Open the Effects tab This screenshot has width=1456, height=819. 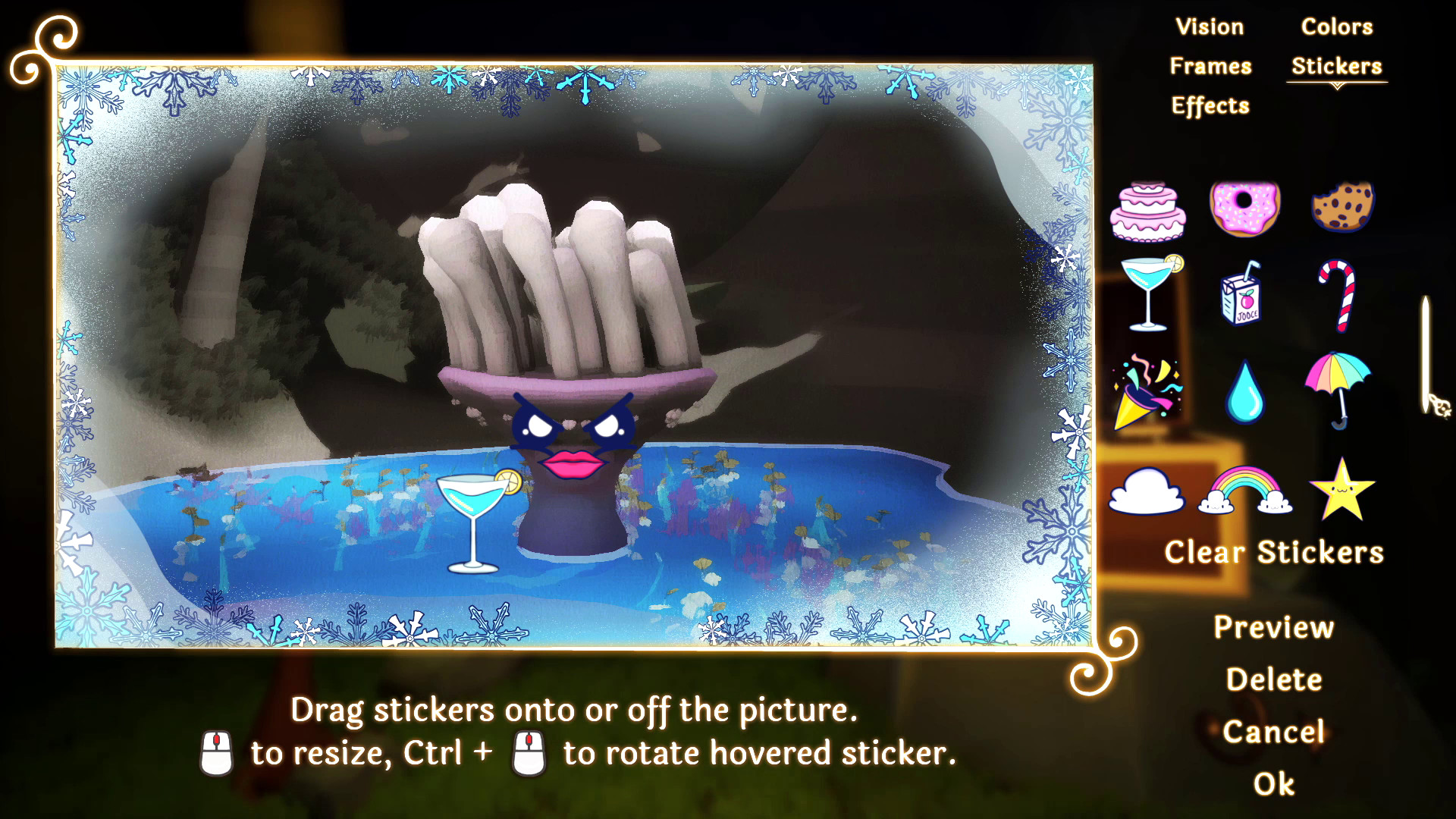(x=1210, y=106)
